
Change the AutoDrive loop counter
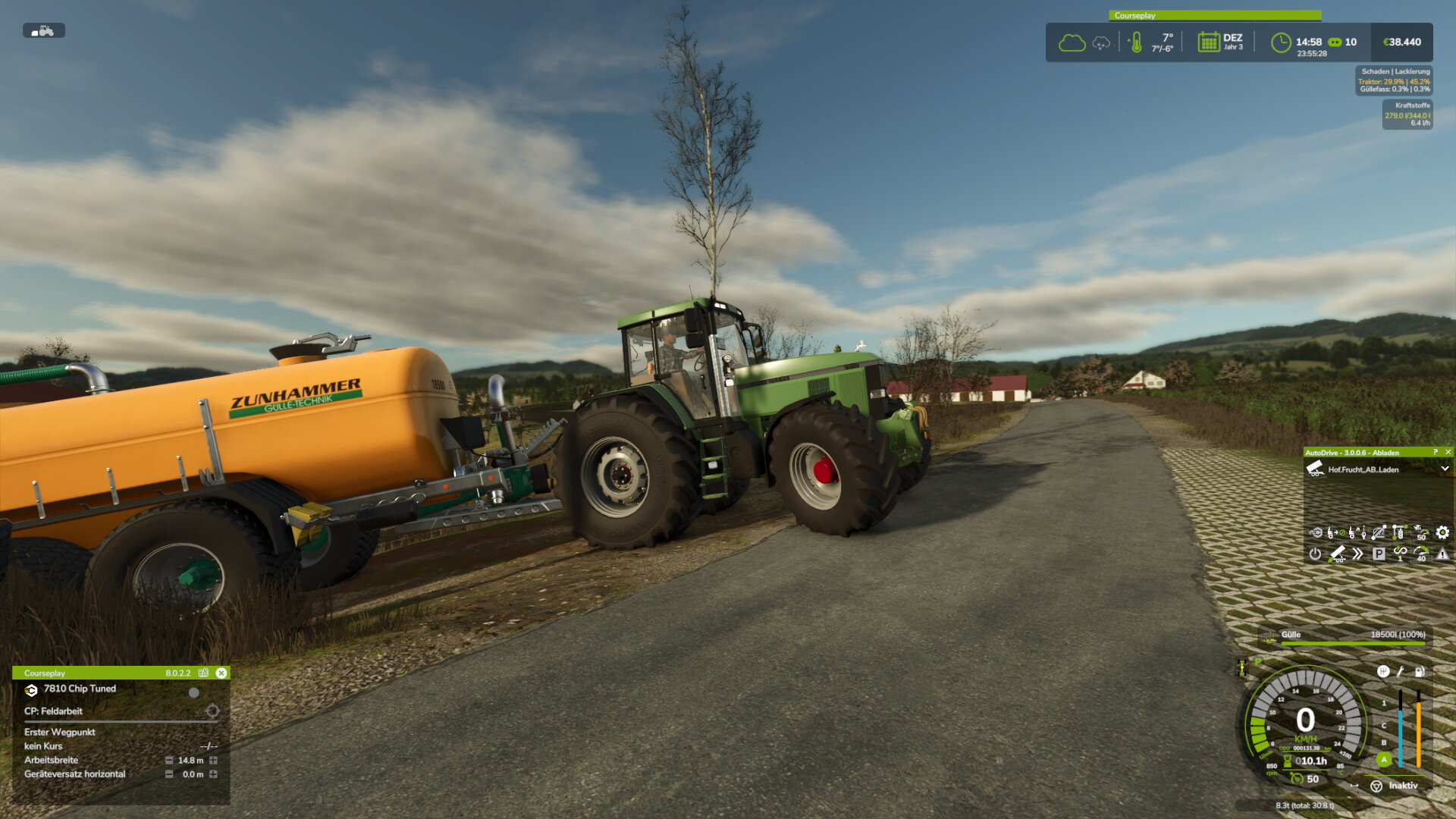point(1400,554)
